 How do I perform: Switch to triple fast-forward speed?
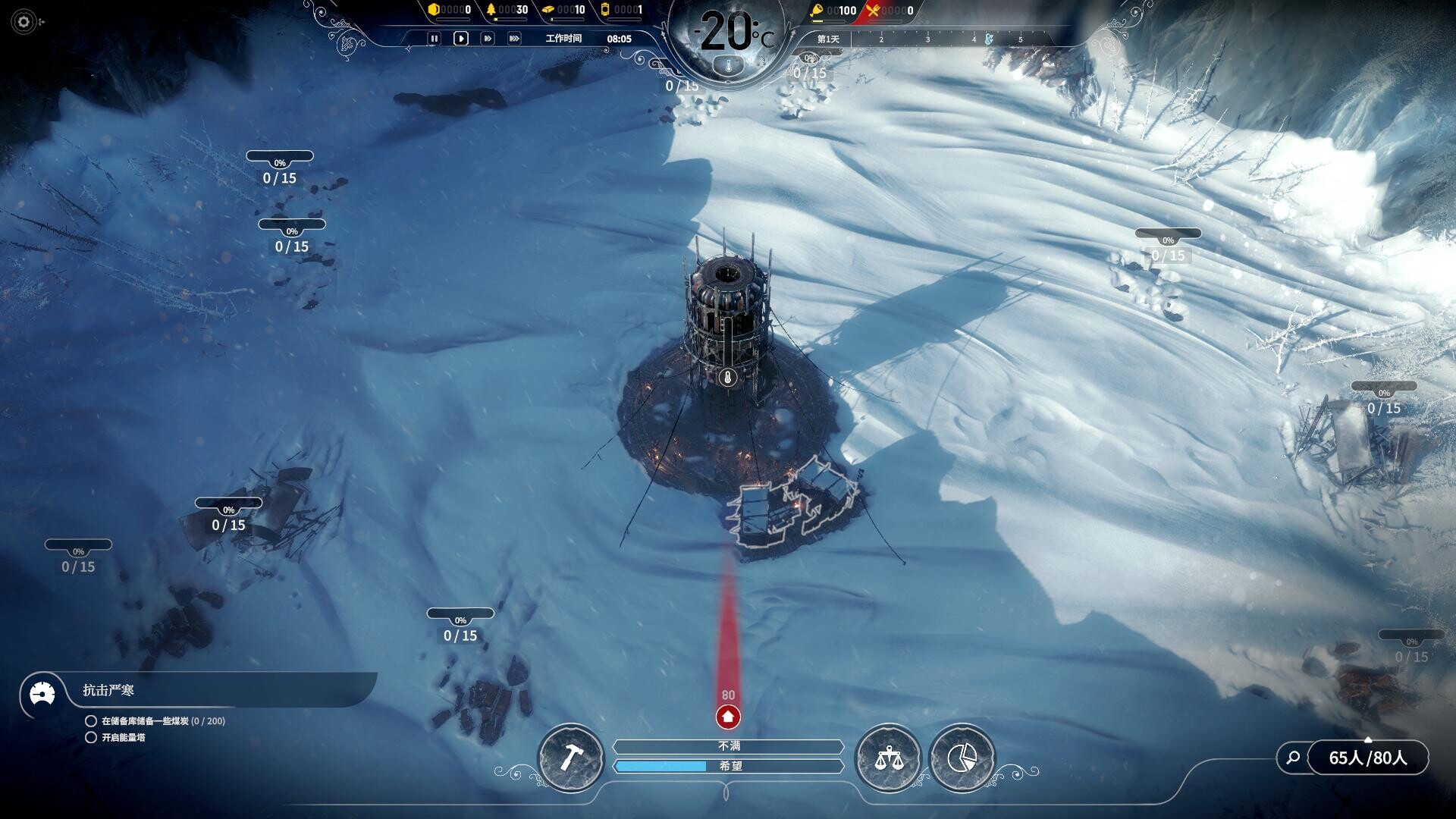(514, 39)
